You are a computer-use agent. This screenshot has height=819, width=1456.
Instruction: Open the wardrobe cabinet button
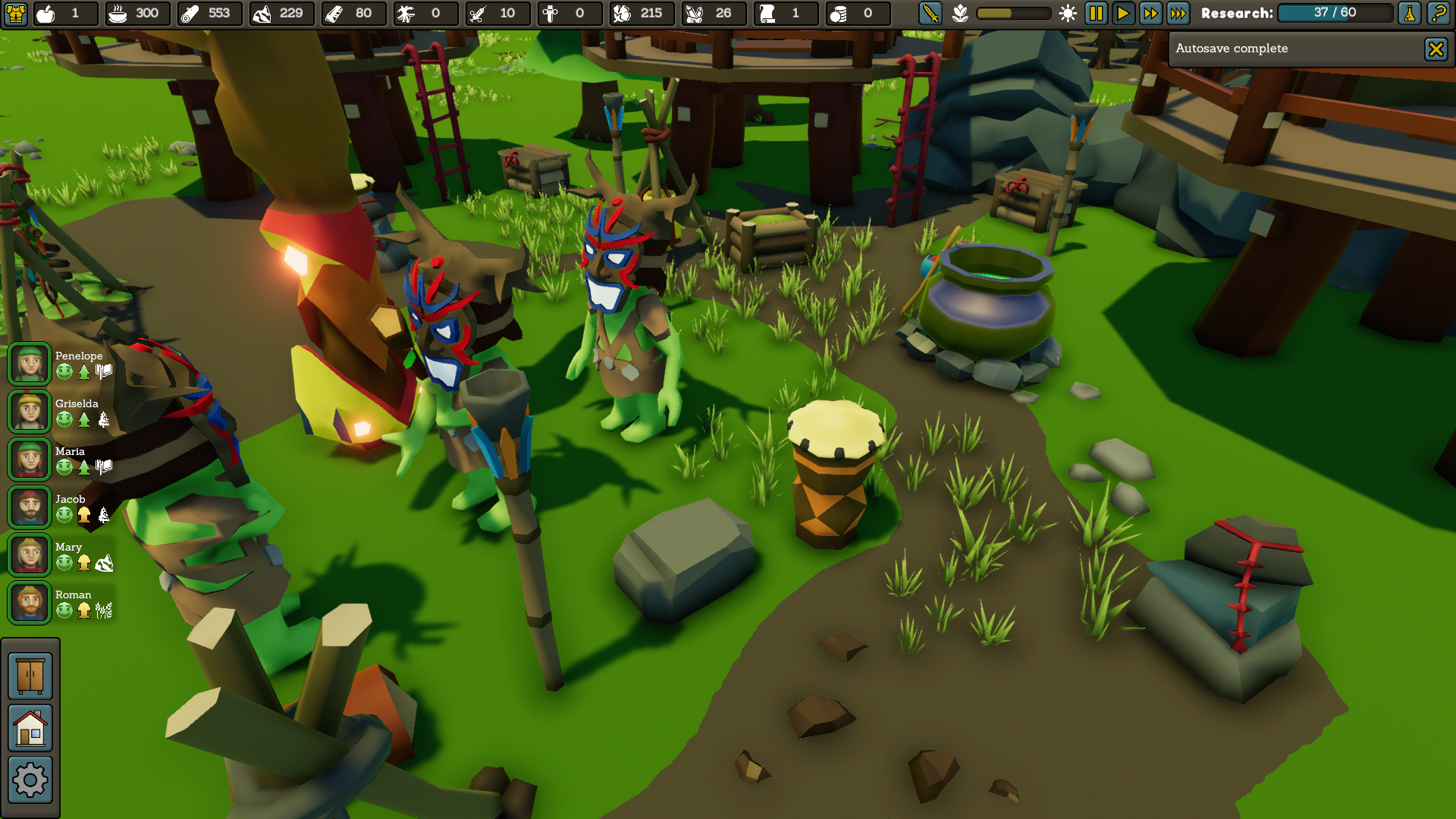point(30,676)
